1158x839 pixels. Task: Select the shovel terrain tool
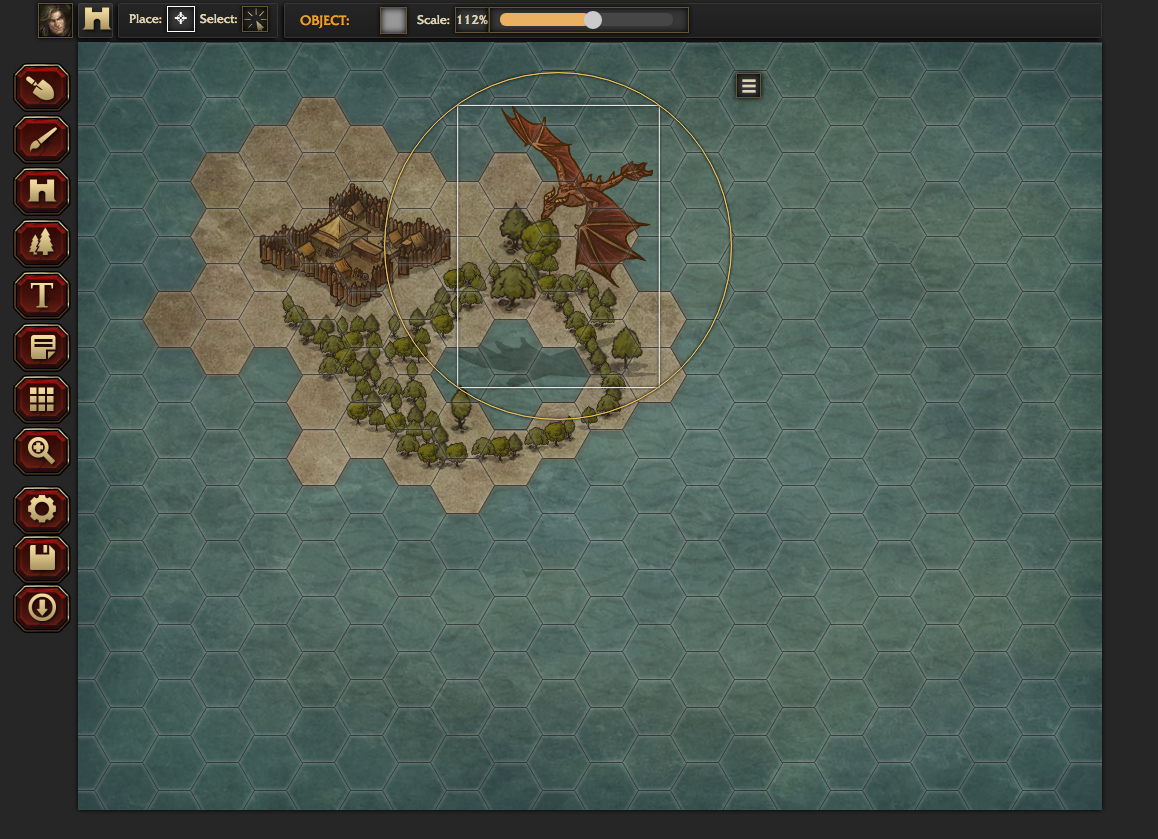pos(41,88)
